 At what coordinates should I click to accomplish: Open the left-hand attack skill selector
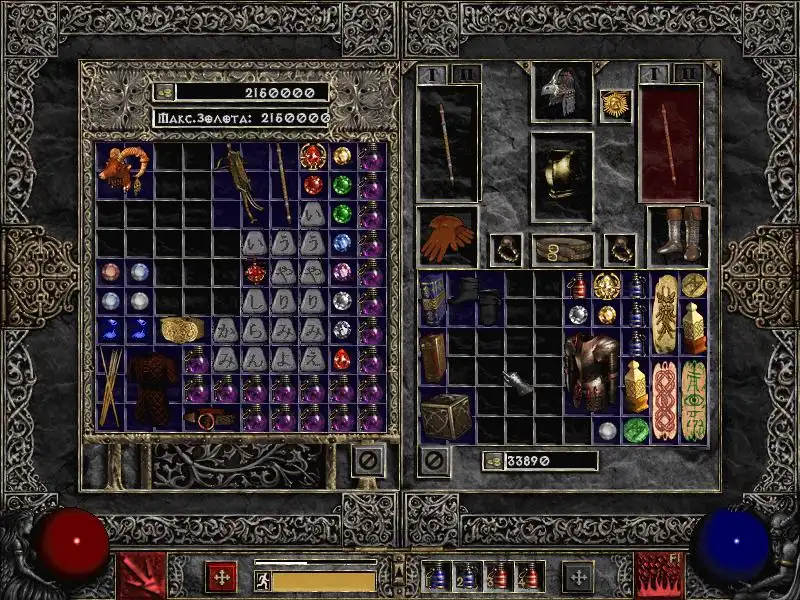140,576
